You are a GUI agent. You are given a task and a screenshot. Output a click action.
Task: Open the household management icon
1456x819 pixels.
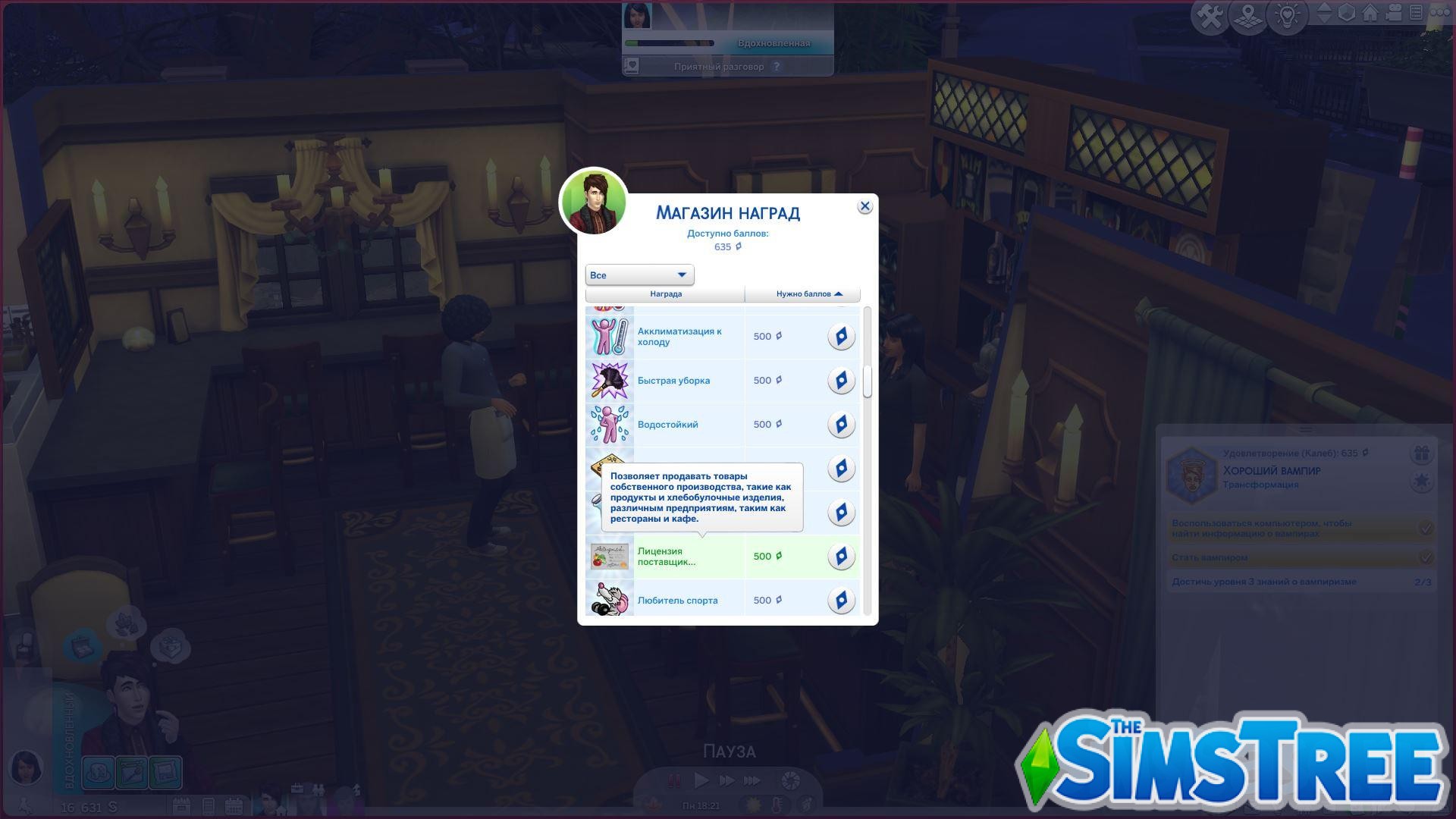(1417, 12)
